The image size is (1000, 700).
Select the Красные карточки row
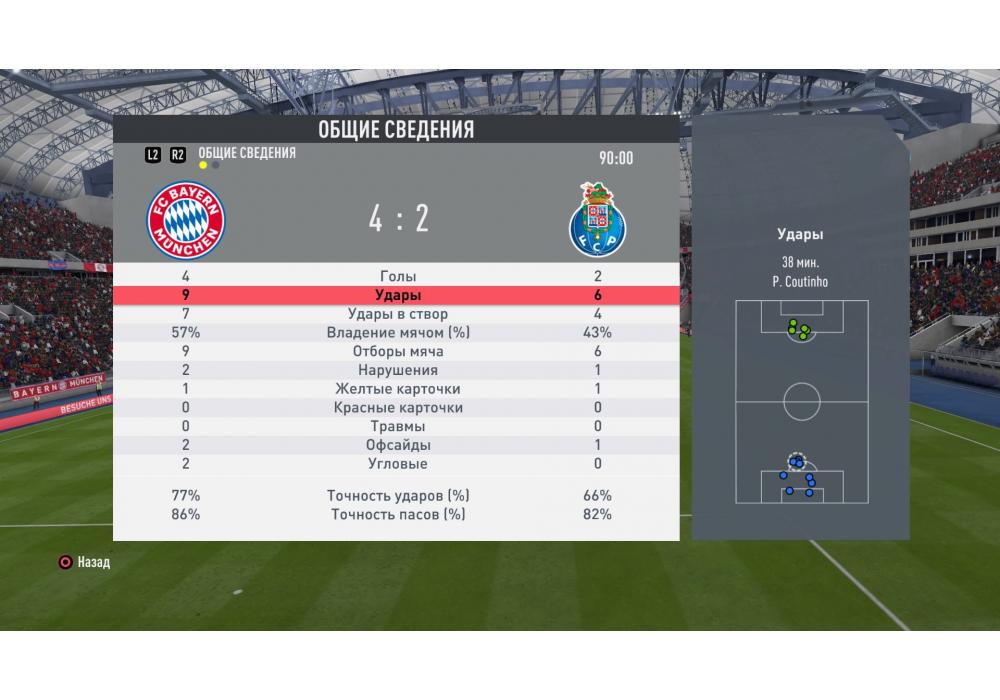point(398,408)
